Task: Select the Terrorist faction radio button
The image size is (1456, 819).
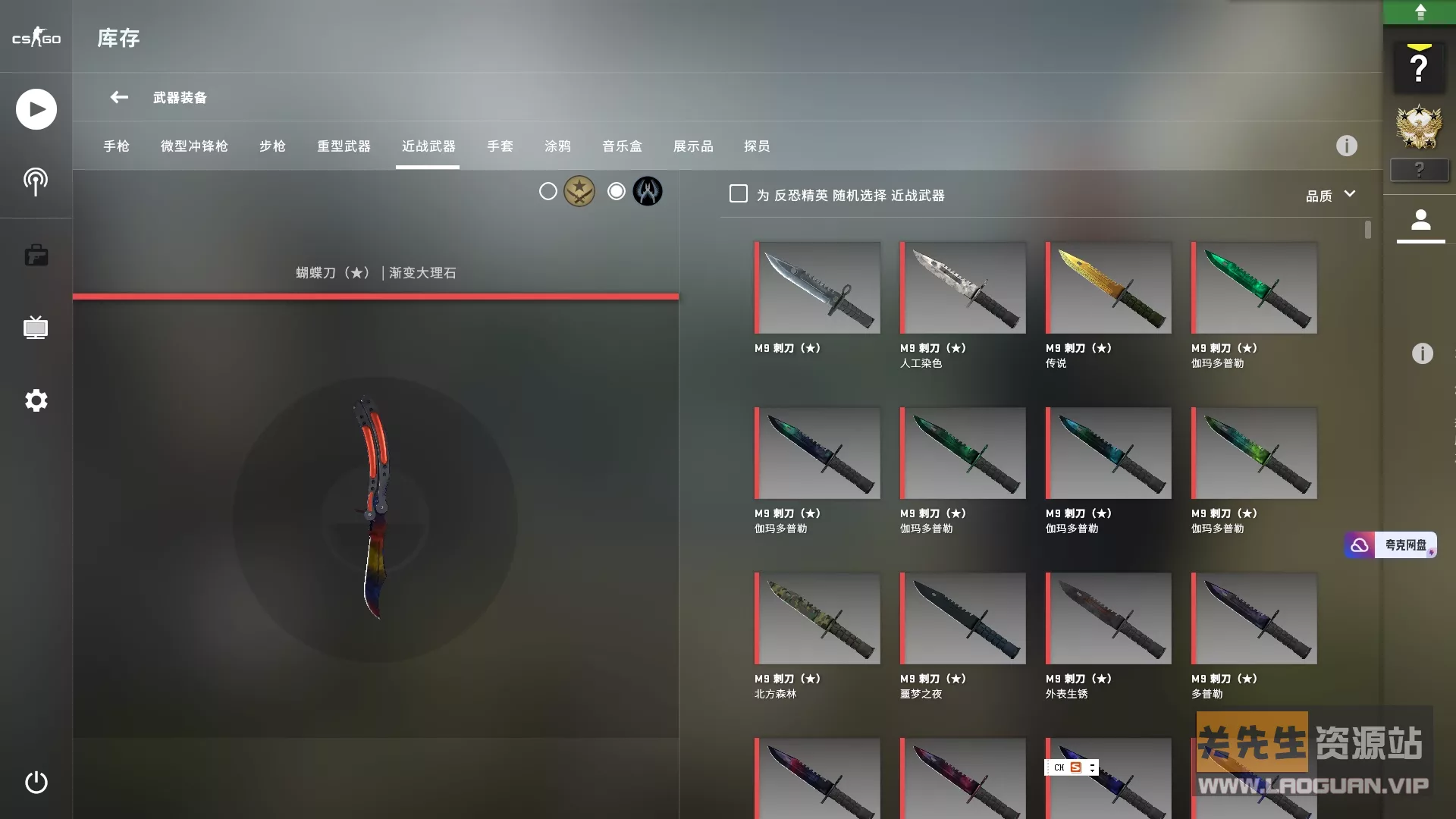Action: point(548,191)
